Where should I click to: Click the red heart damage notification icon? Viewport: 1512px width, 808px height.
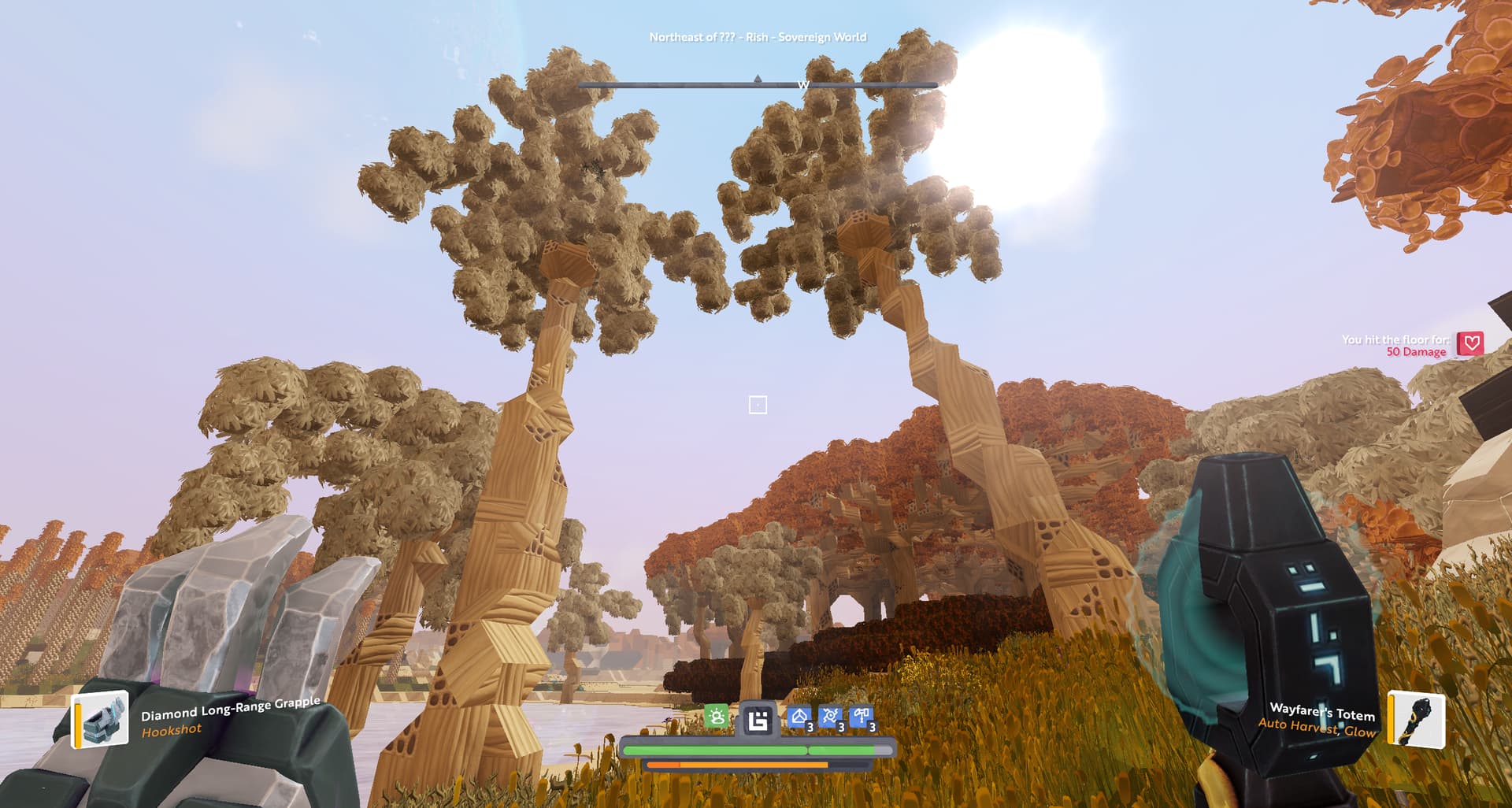tap(1469, 343)
